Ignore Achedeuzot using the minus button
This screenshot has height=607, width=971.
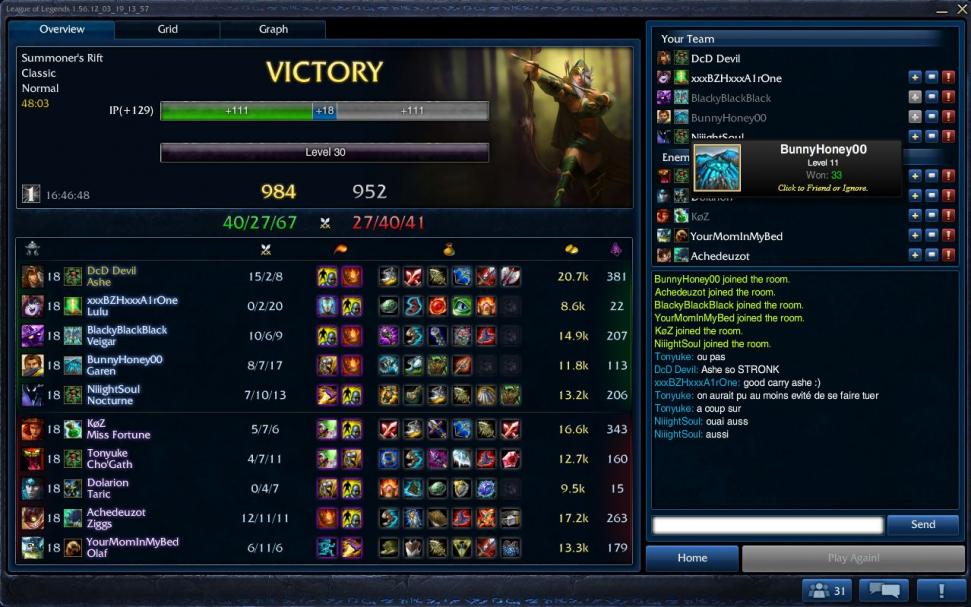(931, 256)
